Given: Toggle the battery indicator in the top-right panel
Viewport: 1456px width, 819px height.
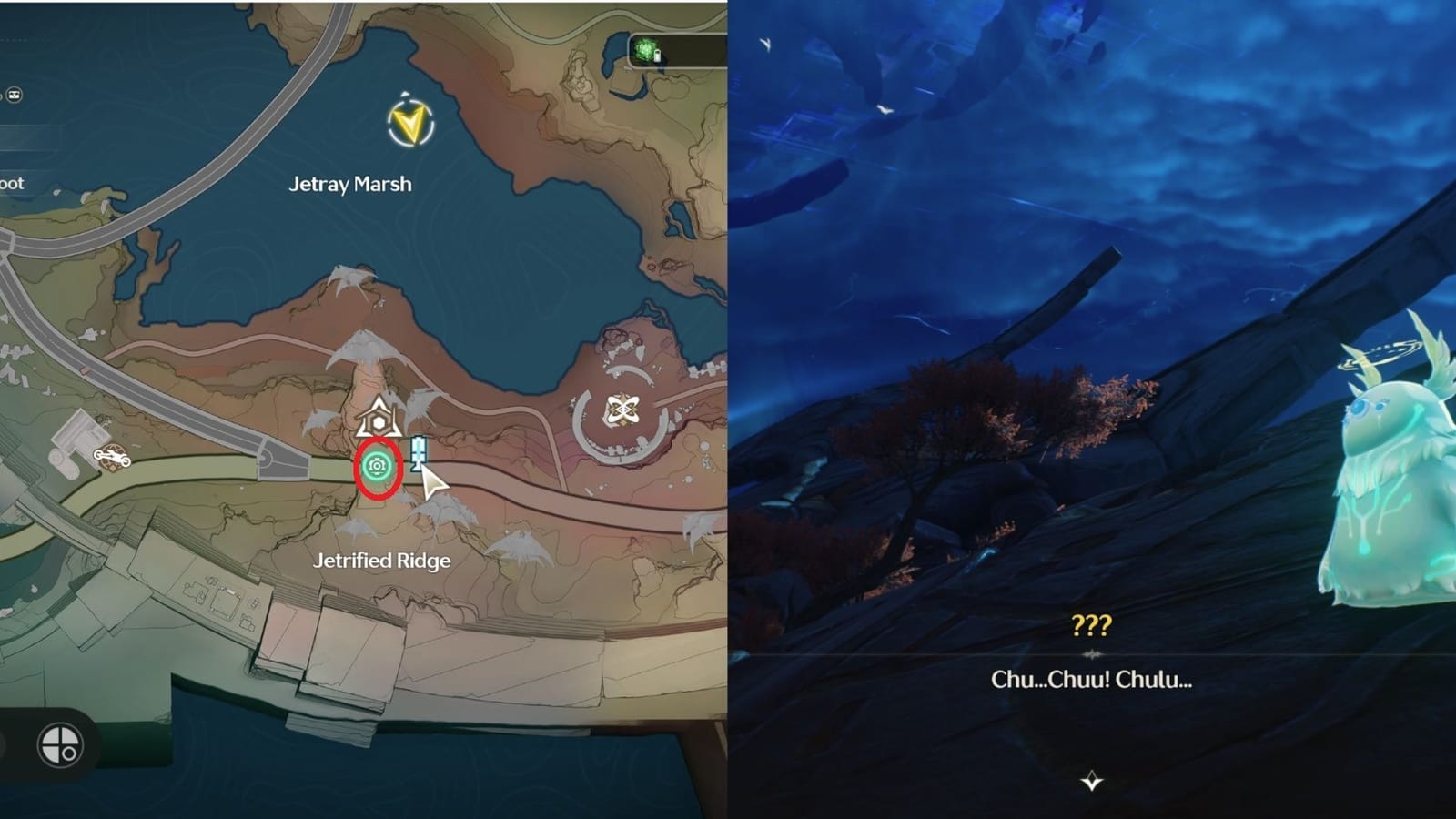Looking at the screenshot, I should (657, 56).
